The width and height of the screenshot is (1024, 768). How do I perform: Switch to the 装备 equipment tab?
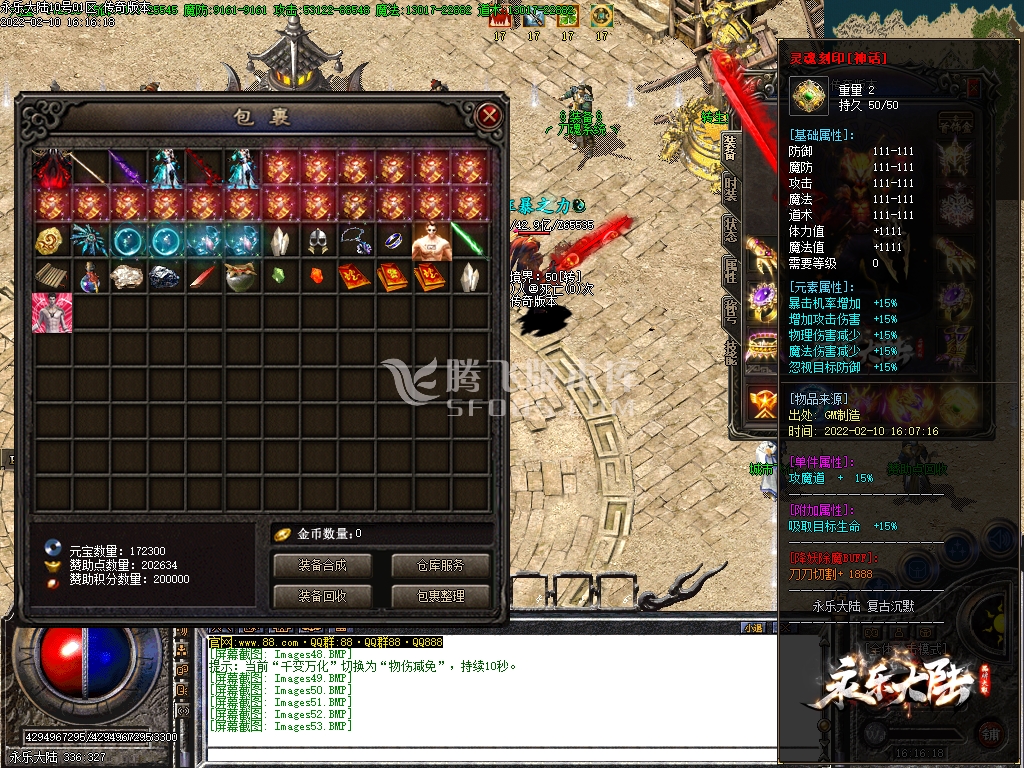click(x=730, y=147)
